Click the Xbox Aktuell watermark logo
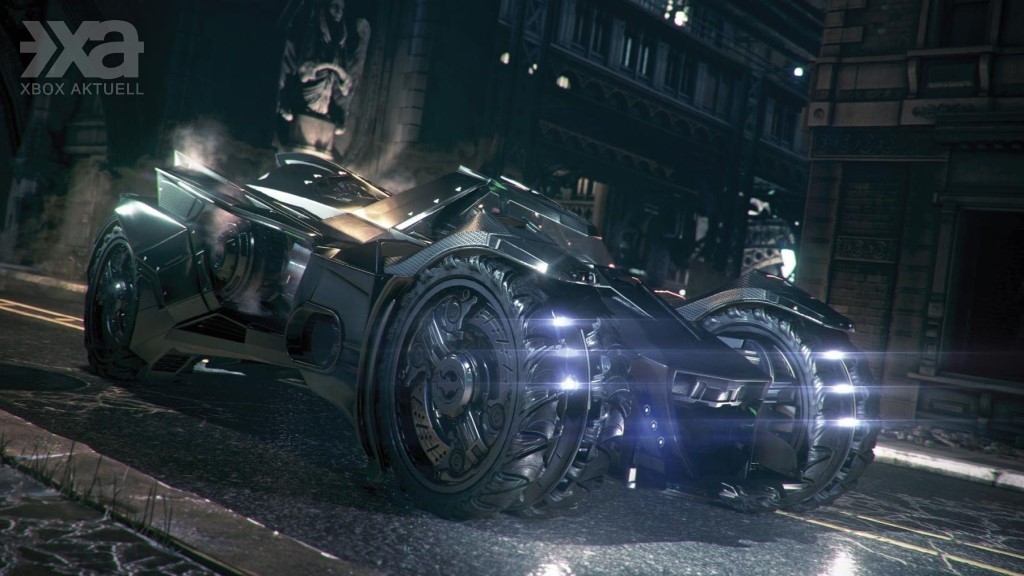The image size is (1024, 576). point(82,58)
